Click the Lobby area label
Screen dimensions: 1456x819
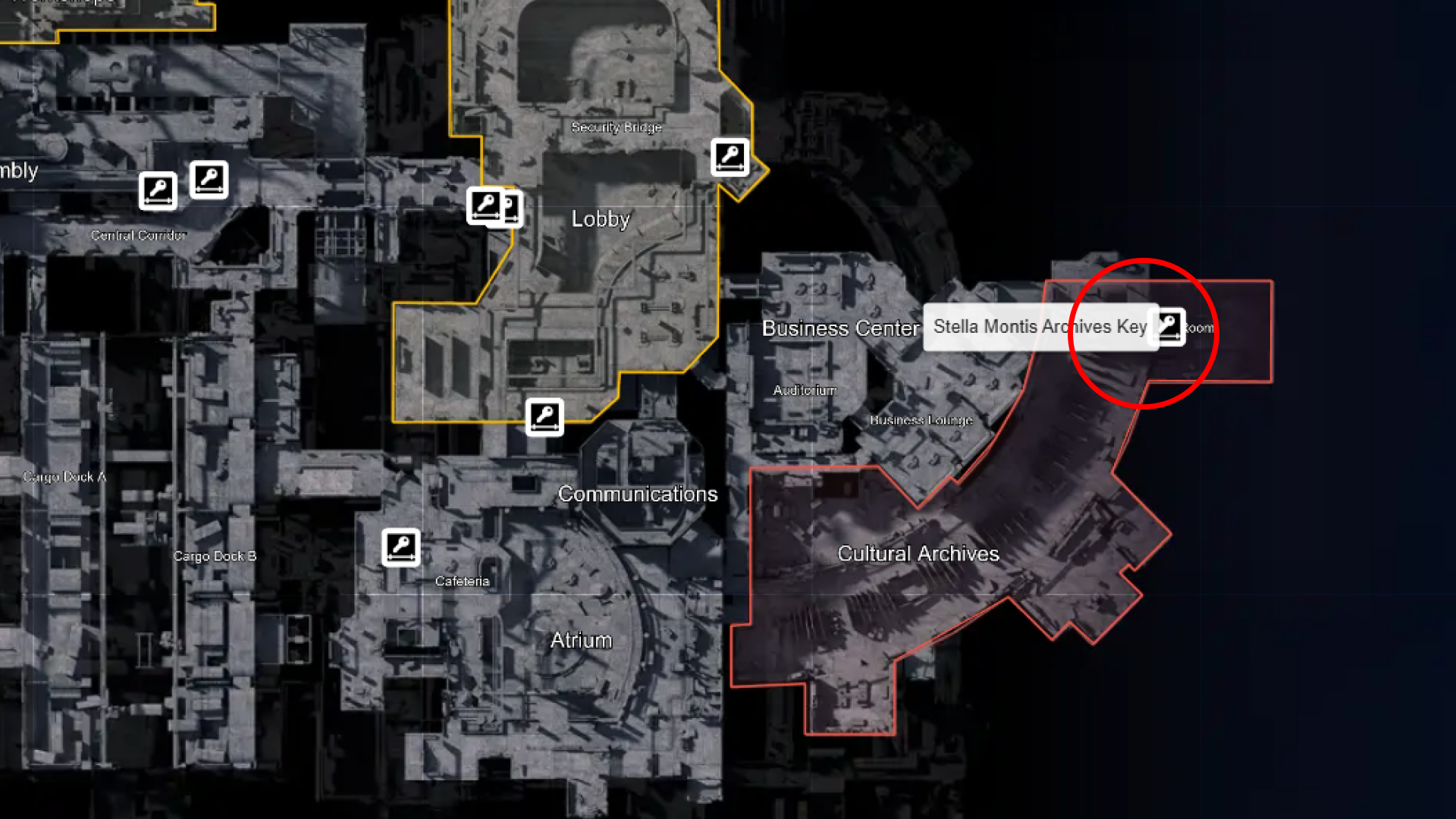point(600,219)
